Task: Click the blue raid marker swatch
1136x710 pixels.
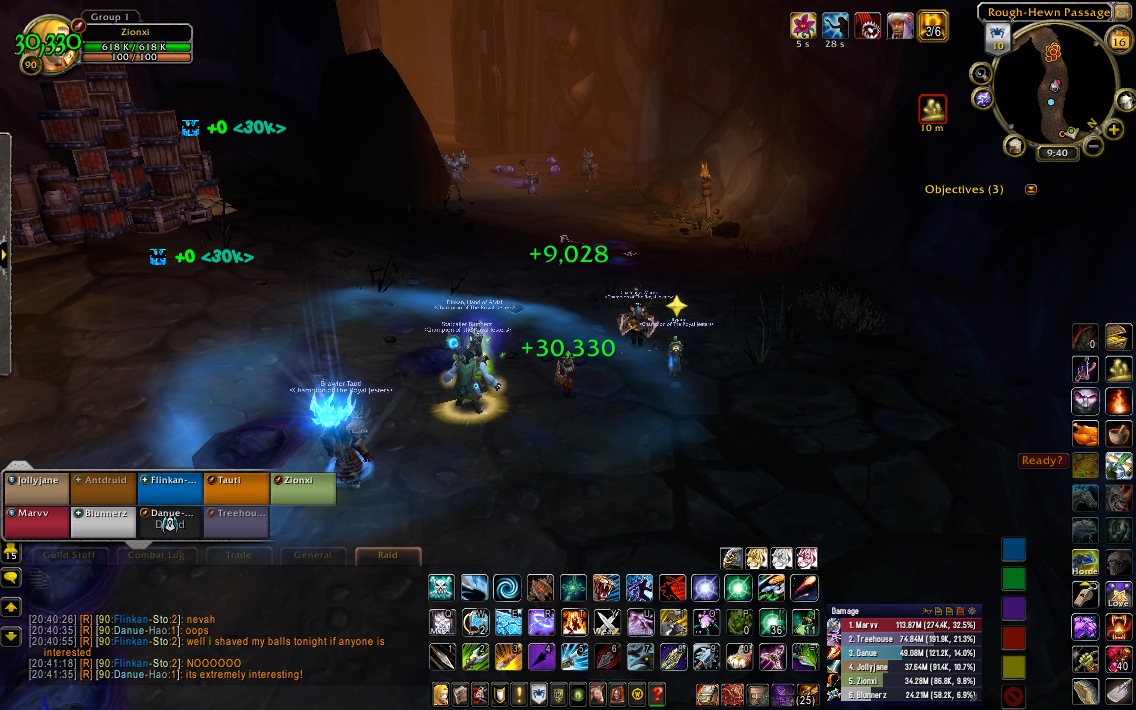Action: click(1014, 550)
